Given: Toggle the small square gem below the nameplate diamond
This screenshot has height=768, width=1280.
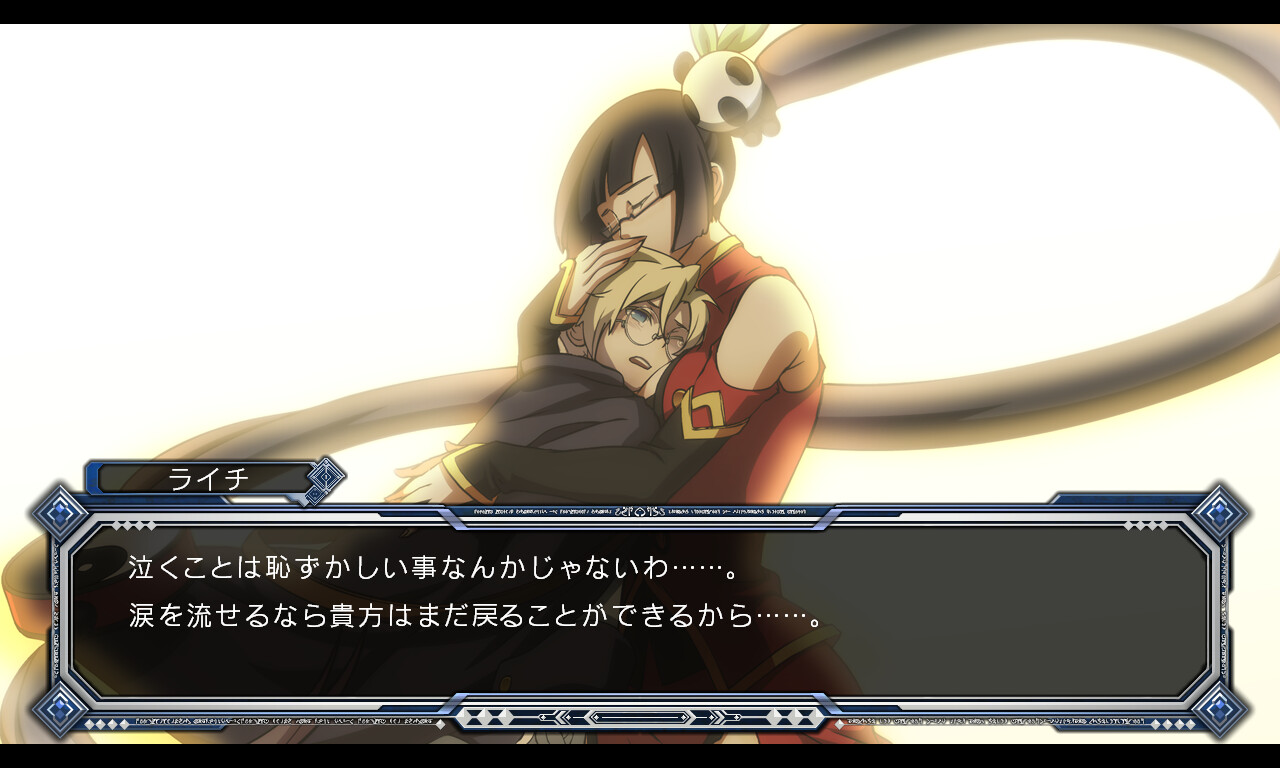Looking at the screenshot, I should pos(317,495).
